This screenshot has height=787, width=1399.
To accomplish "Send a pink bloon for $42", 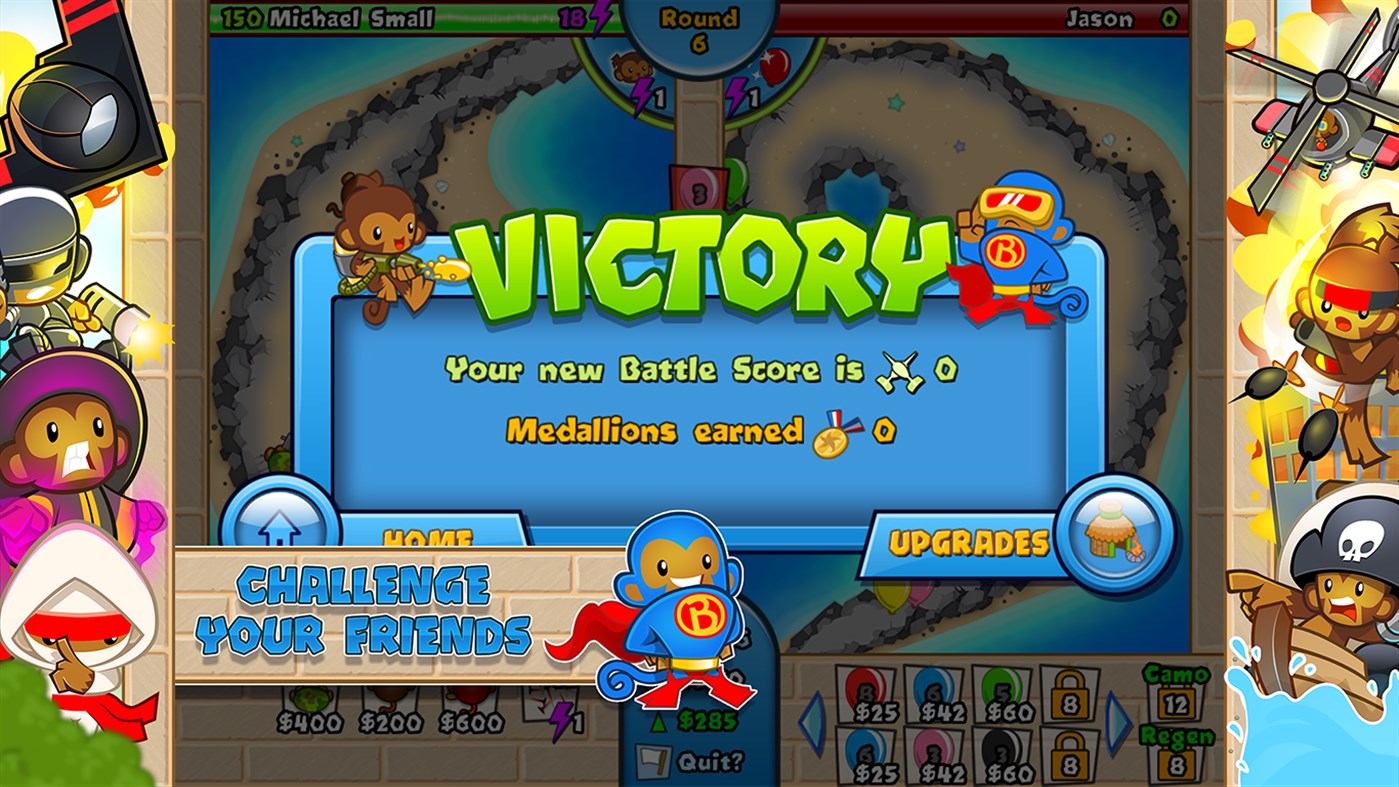I will pyautogui.click(x=935, y=750).
